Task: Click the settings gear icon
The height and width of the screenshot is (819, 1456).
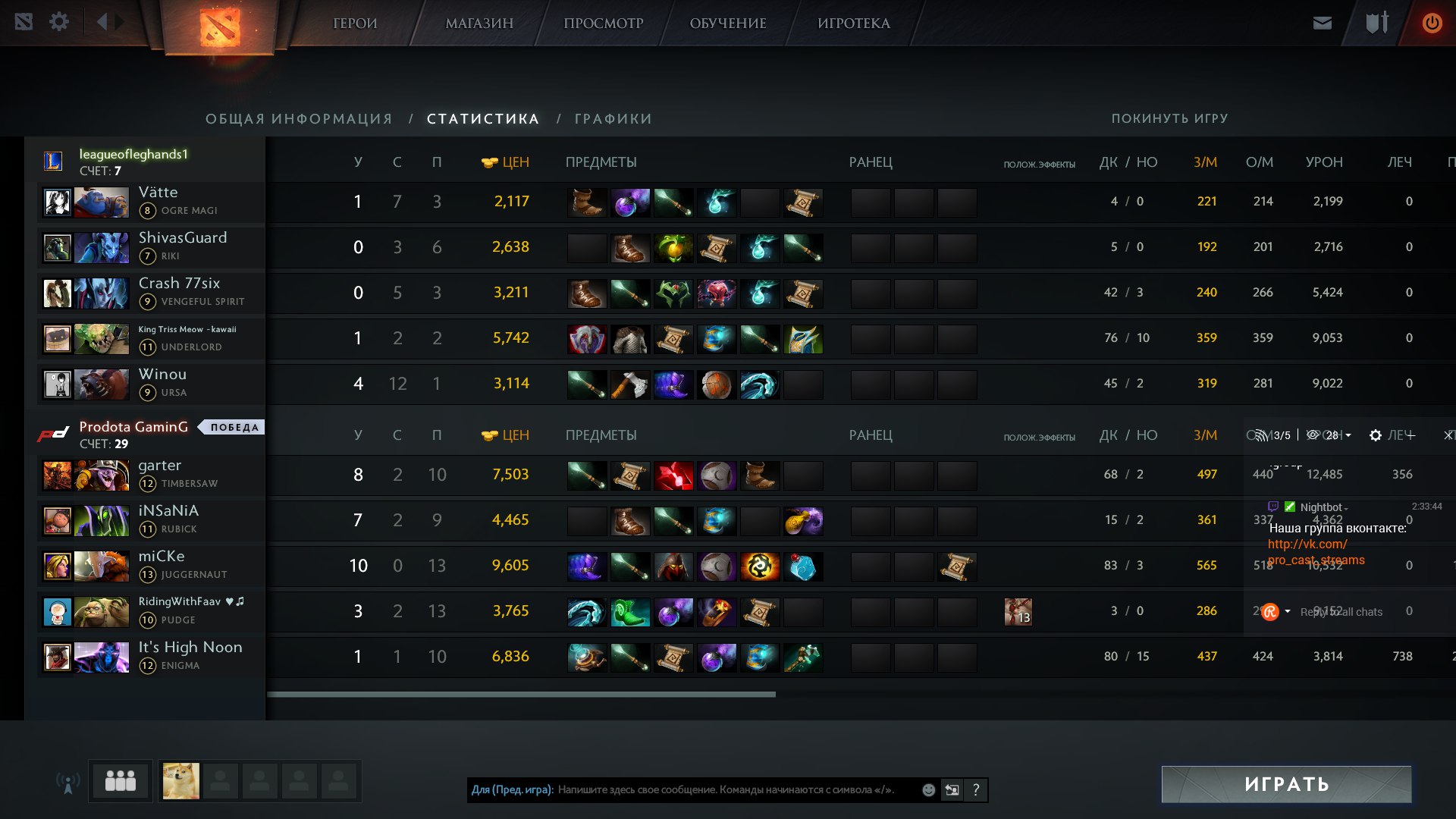Action: click(59, 22)
